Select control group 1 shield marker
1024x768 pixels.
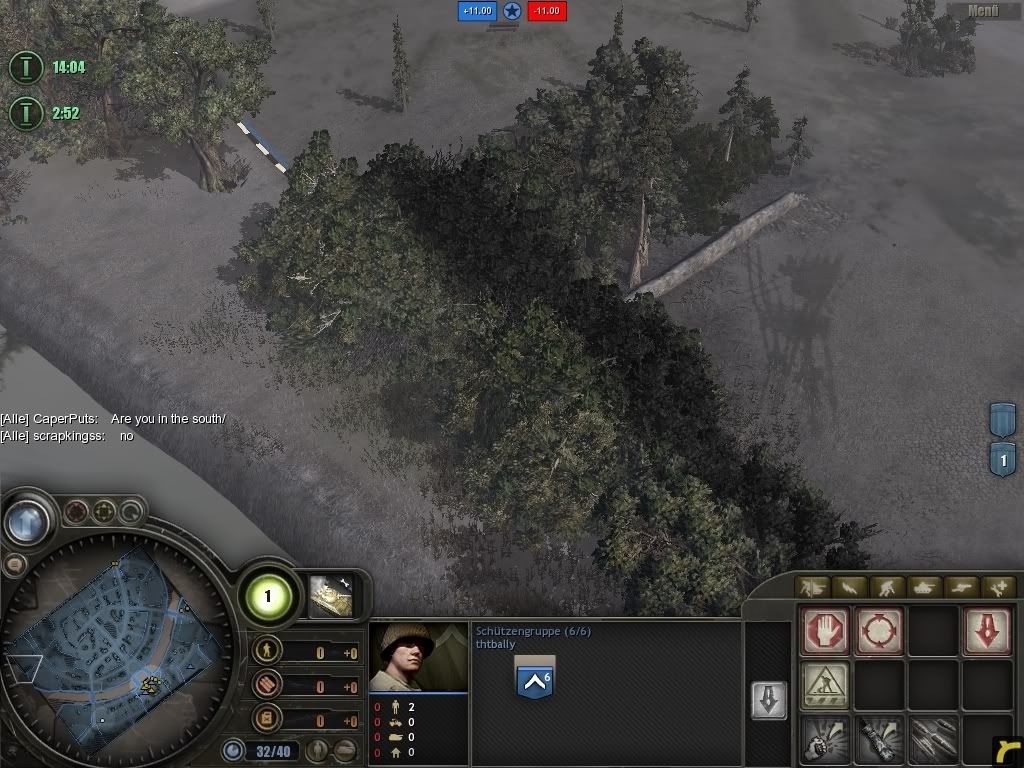1002,460
